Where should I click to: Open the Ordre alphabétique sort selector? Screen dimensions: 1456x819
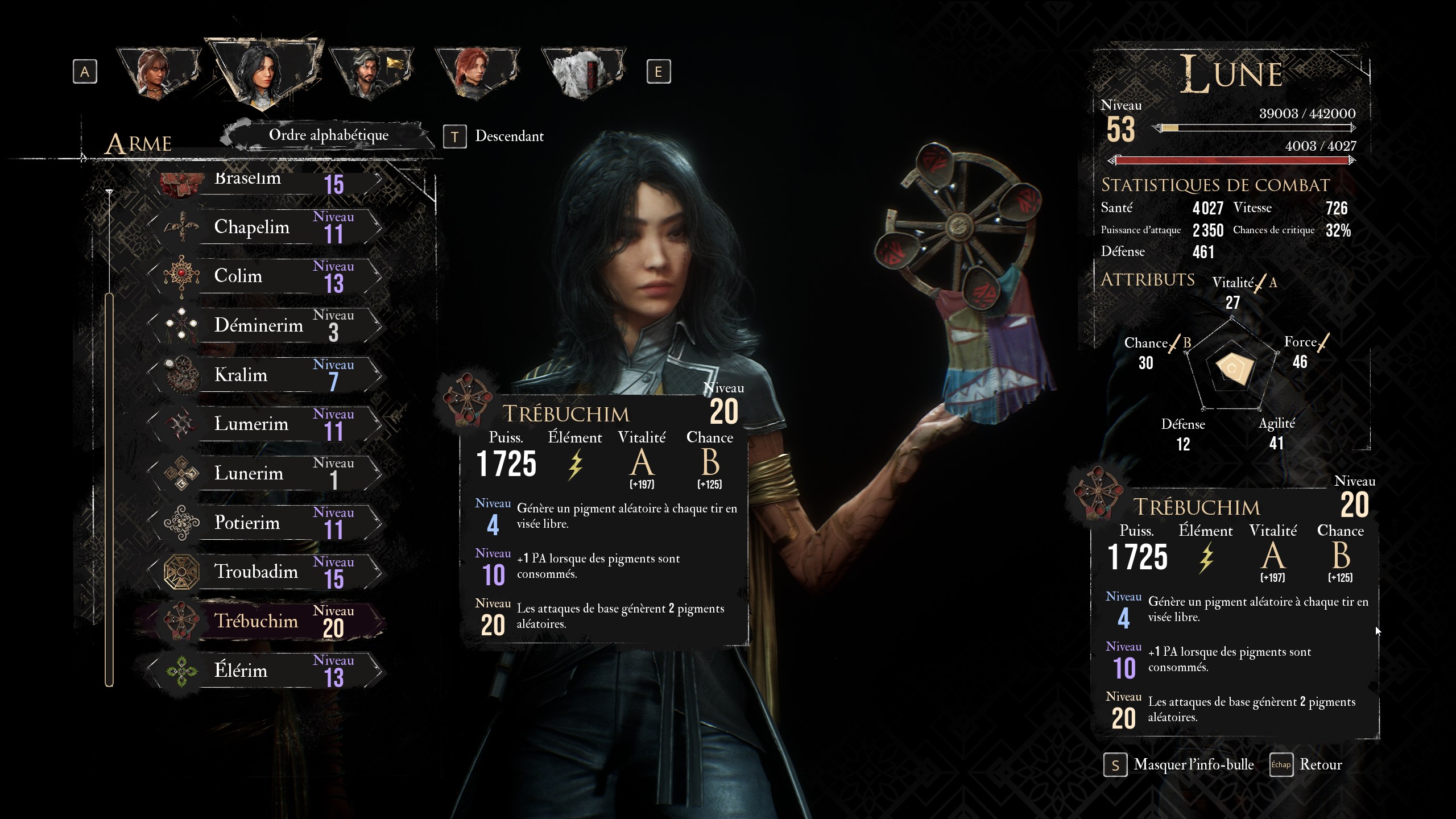coord(328,135)
